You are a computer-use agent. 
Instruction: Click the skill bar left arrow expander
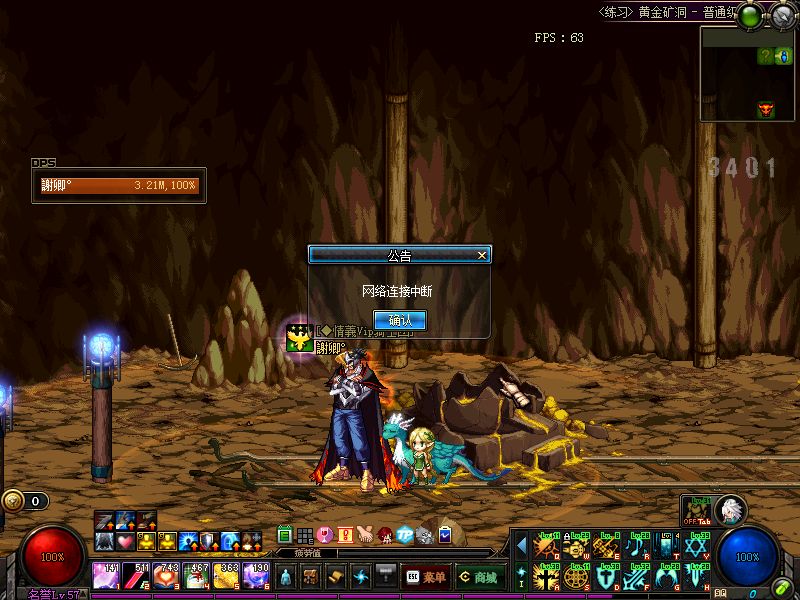tap(521, 546)
